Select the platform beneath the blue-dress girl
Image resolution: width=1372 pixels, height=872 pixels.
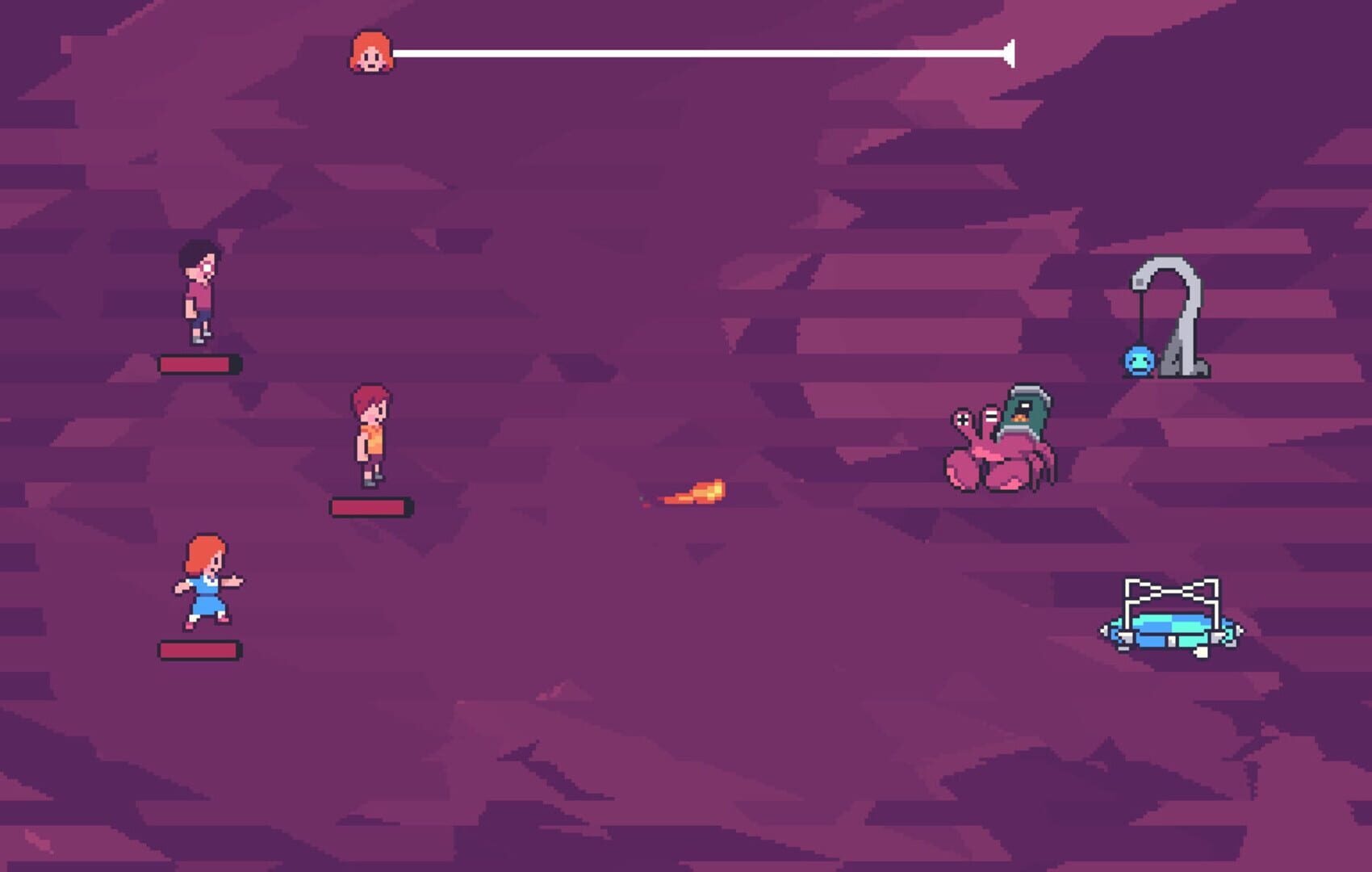pyautogui.click(x=199, y=648)
